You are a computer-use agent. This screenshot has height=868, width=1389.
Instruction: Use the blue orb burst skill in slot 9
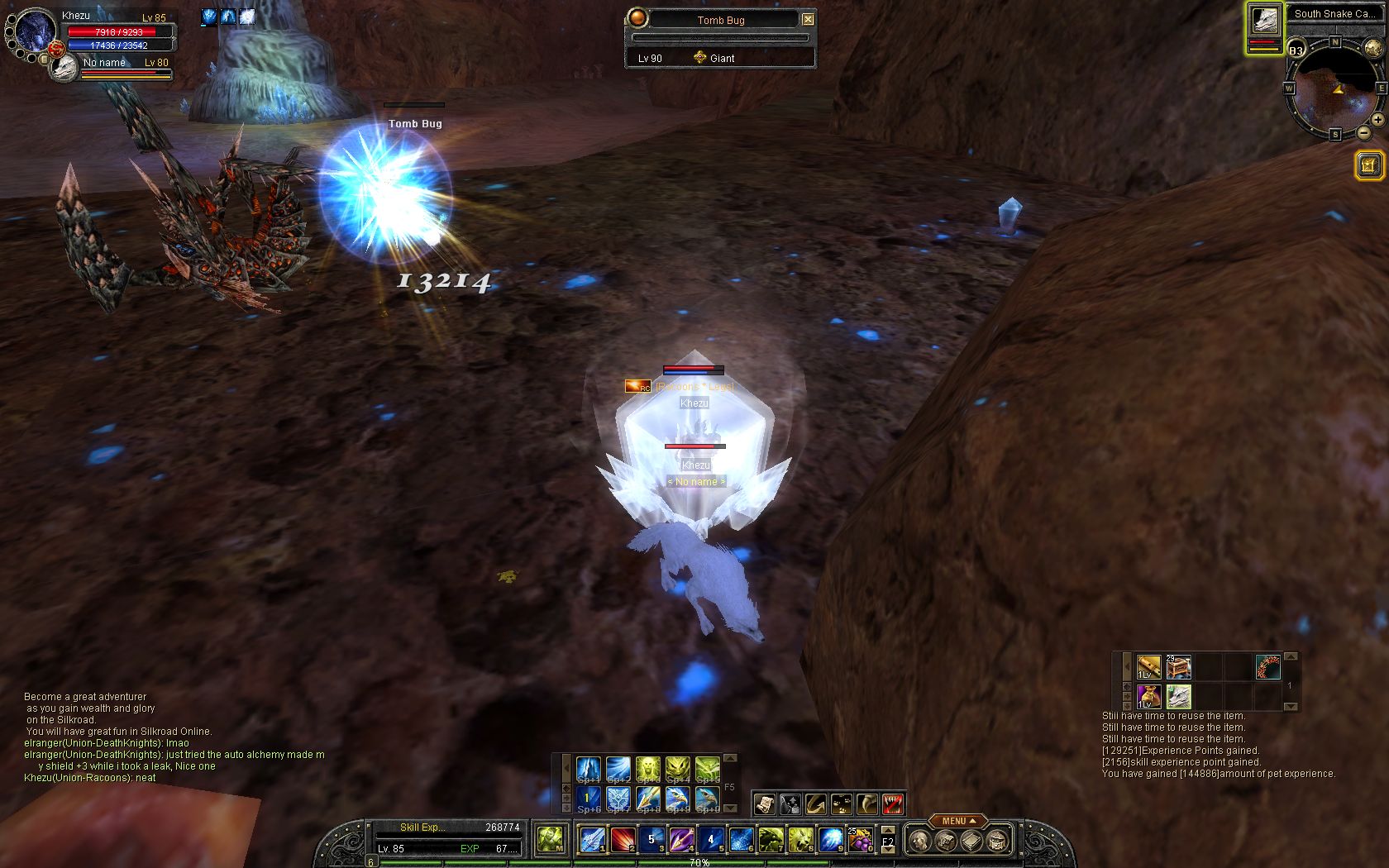pyautogui.click(x=829, y=840)
